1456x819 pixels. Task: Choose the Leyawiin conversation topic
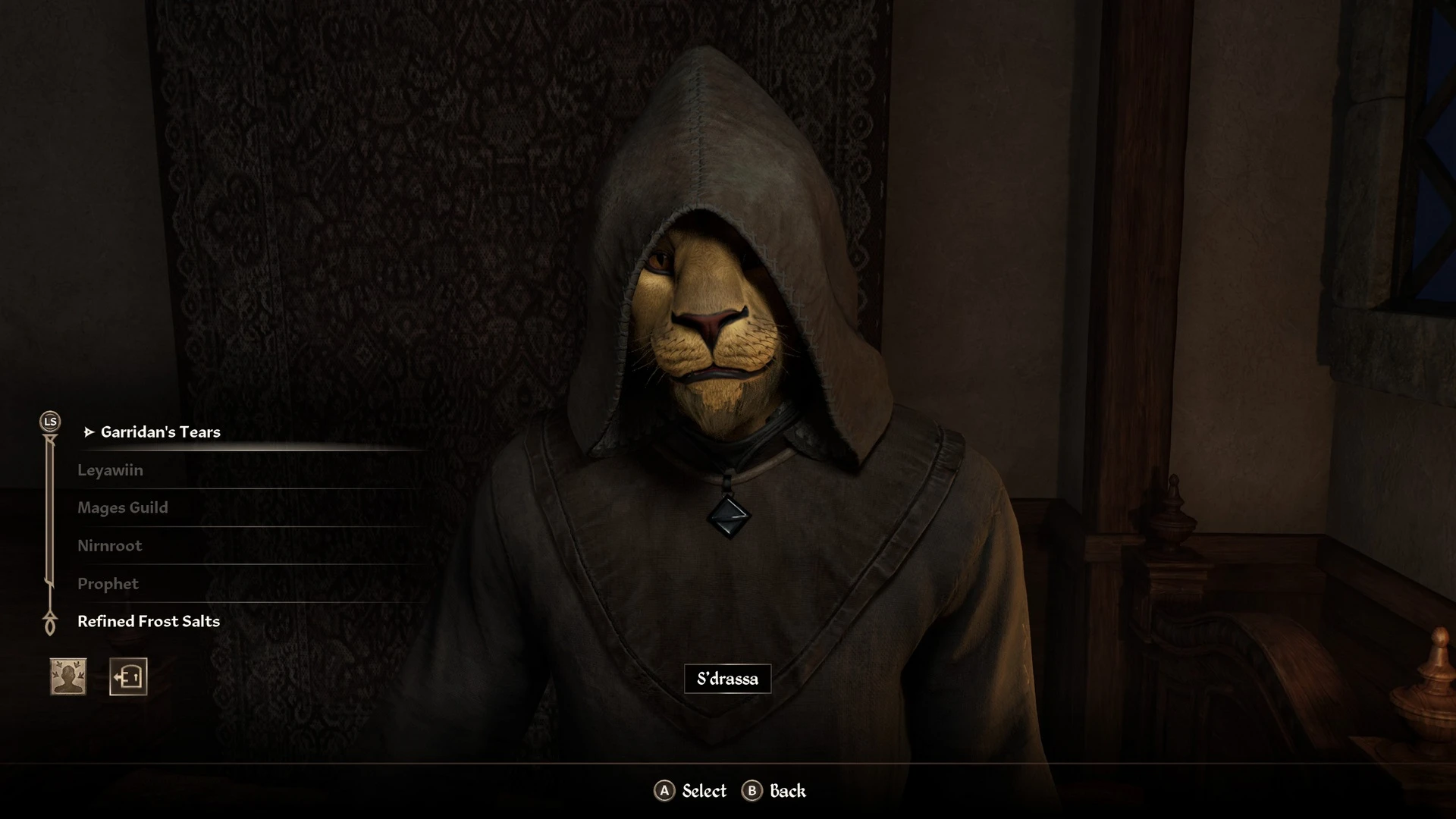point(111,469)
